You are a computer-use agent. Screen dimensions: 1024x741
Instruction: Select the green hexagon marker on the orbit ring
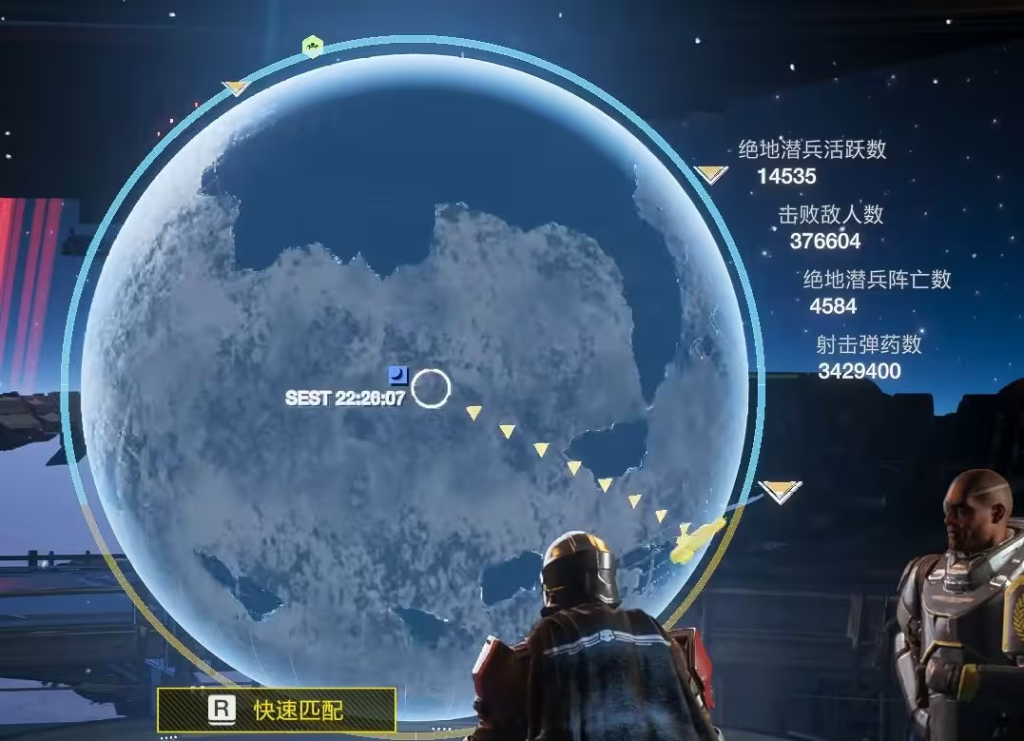[312, 46]
